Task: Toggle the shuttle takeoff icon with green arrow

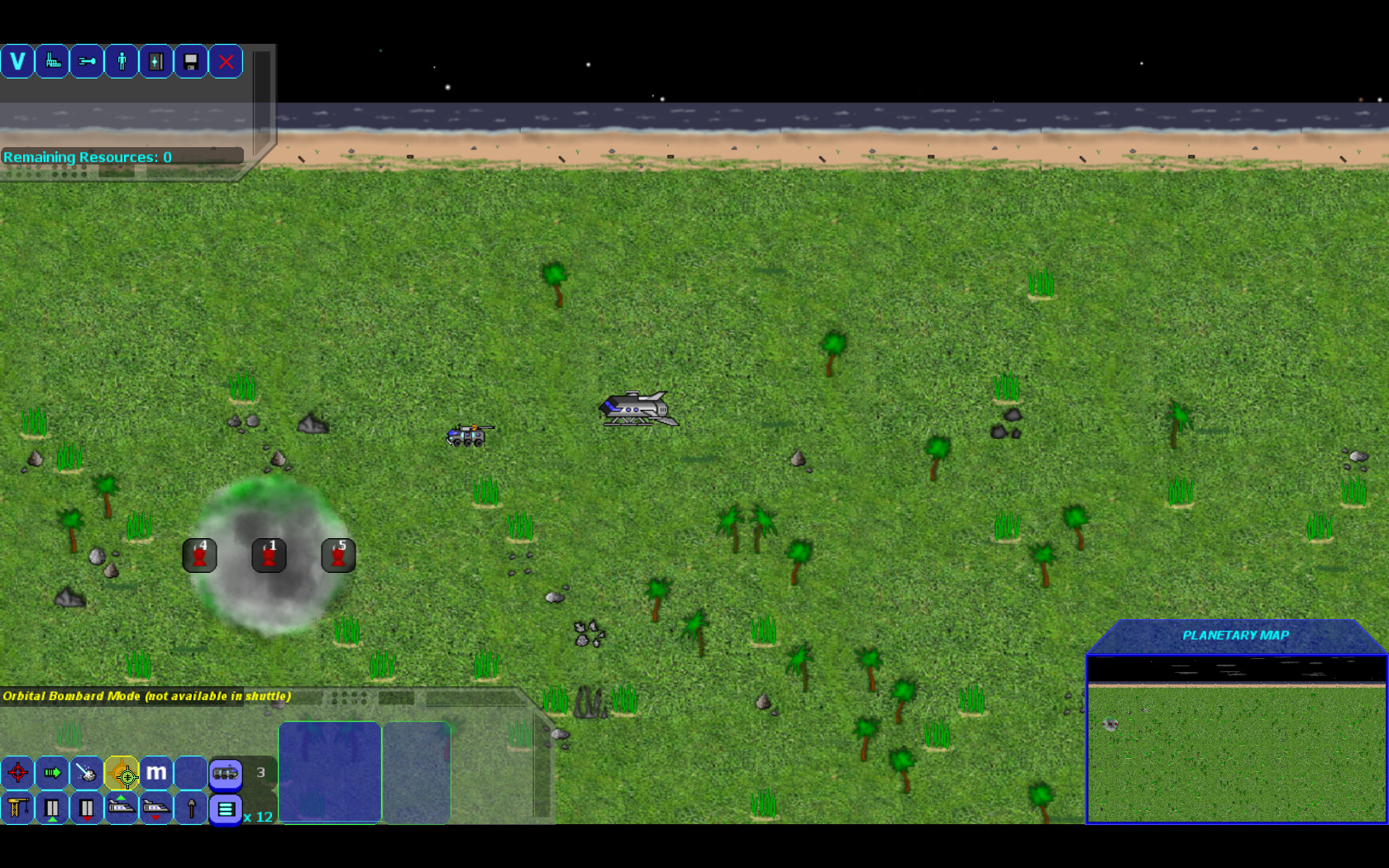Action: click(x=122, y=808)
